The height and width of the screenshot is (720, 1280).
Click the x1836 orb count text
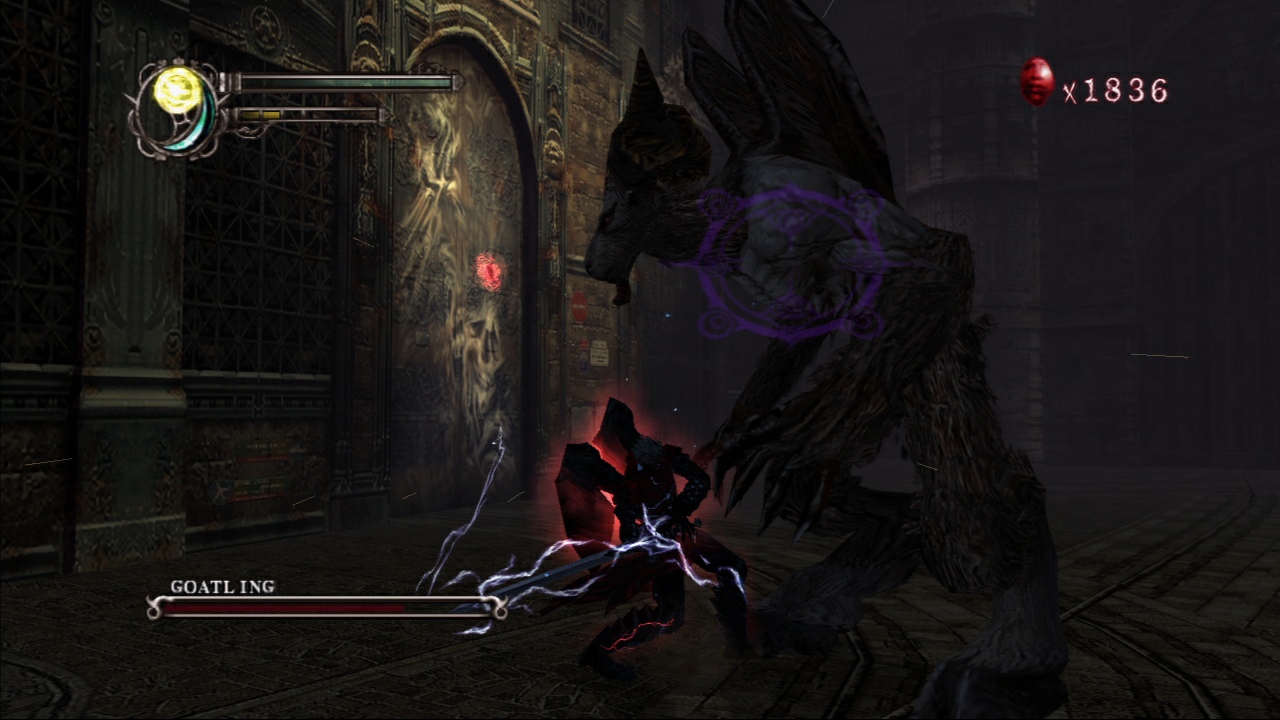[x=1115, y=92]
